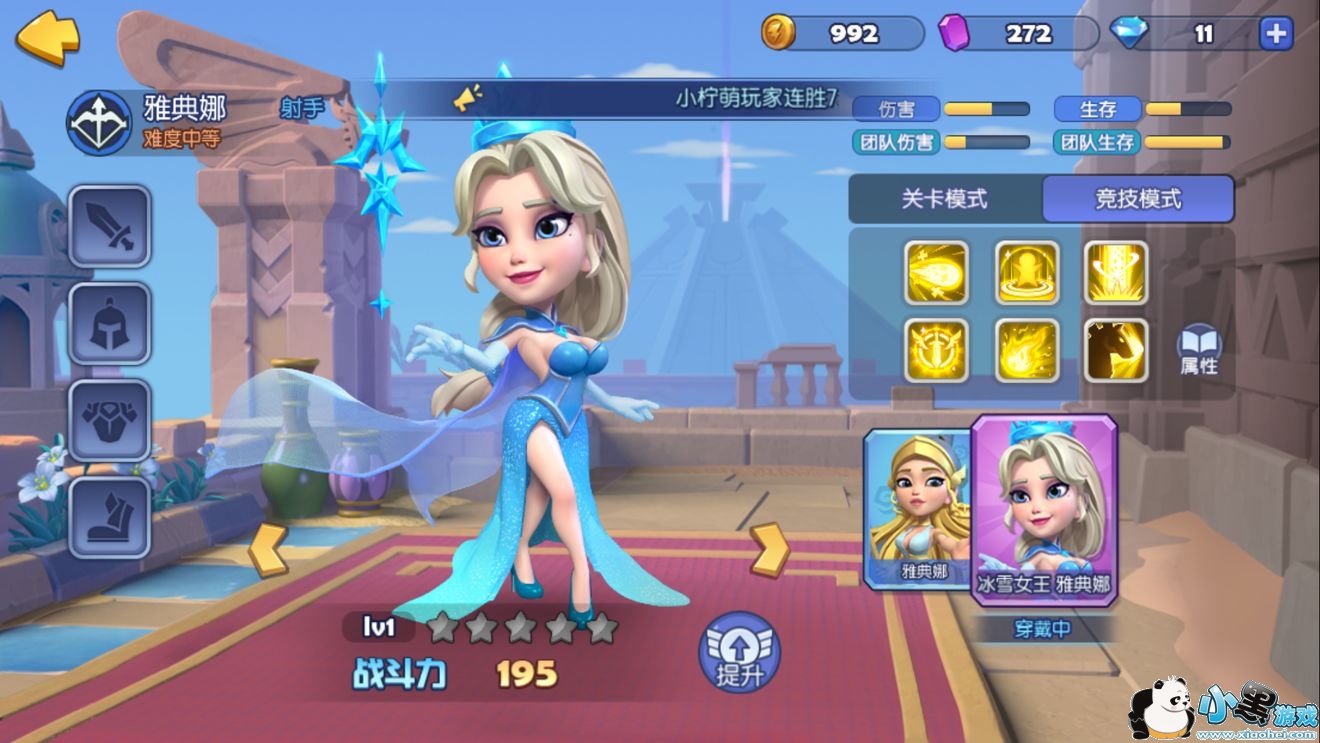
Task: Open the boots equipment slot
Action: 110,517
